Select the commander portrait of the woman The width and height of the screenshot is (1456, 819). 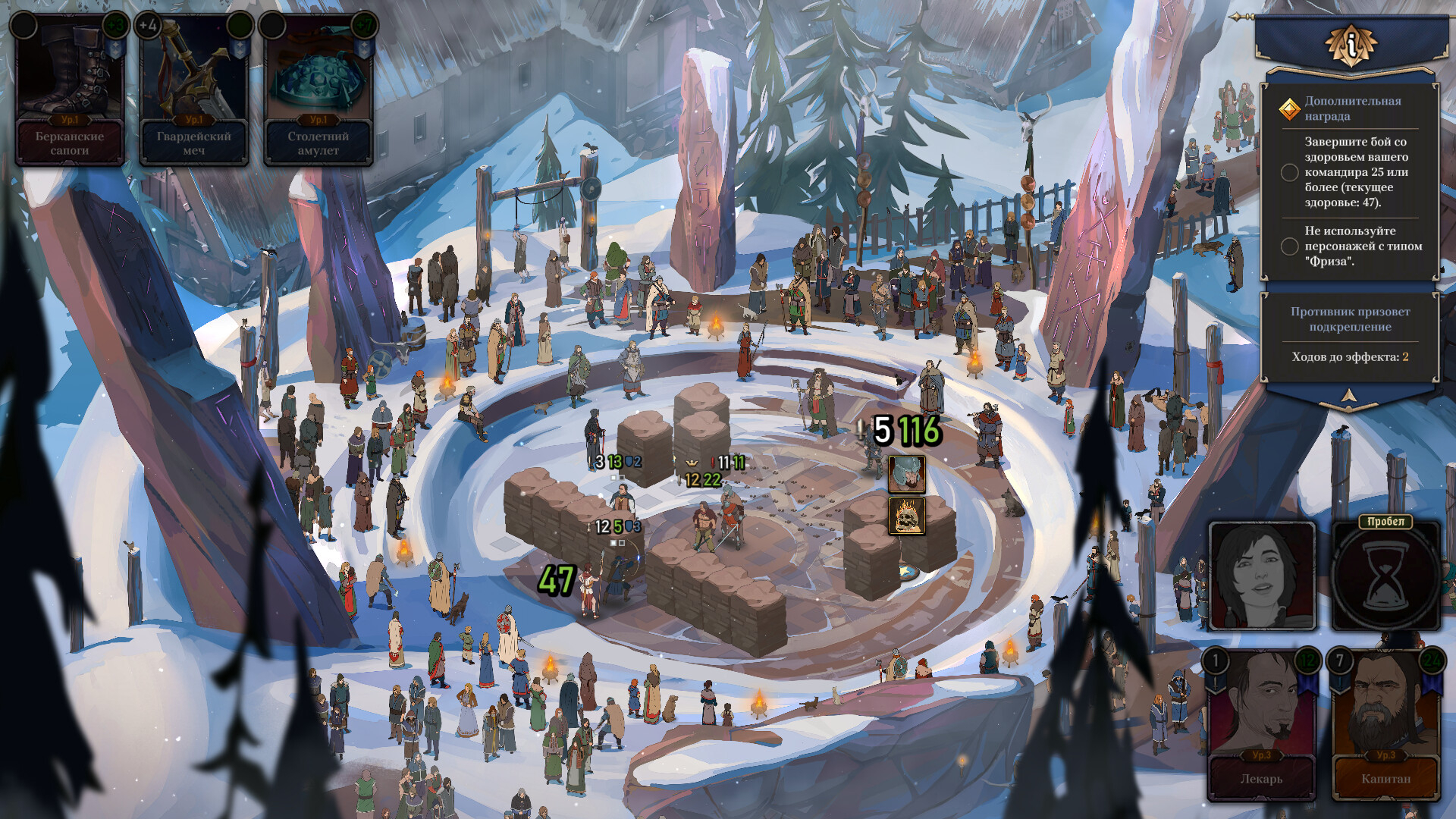1262,576
